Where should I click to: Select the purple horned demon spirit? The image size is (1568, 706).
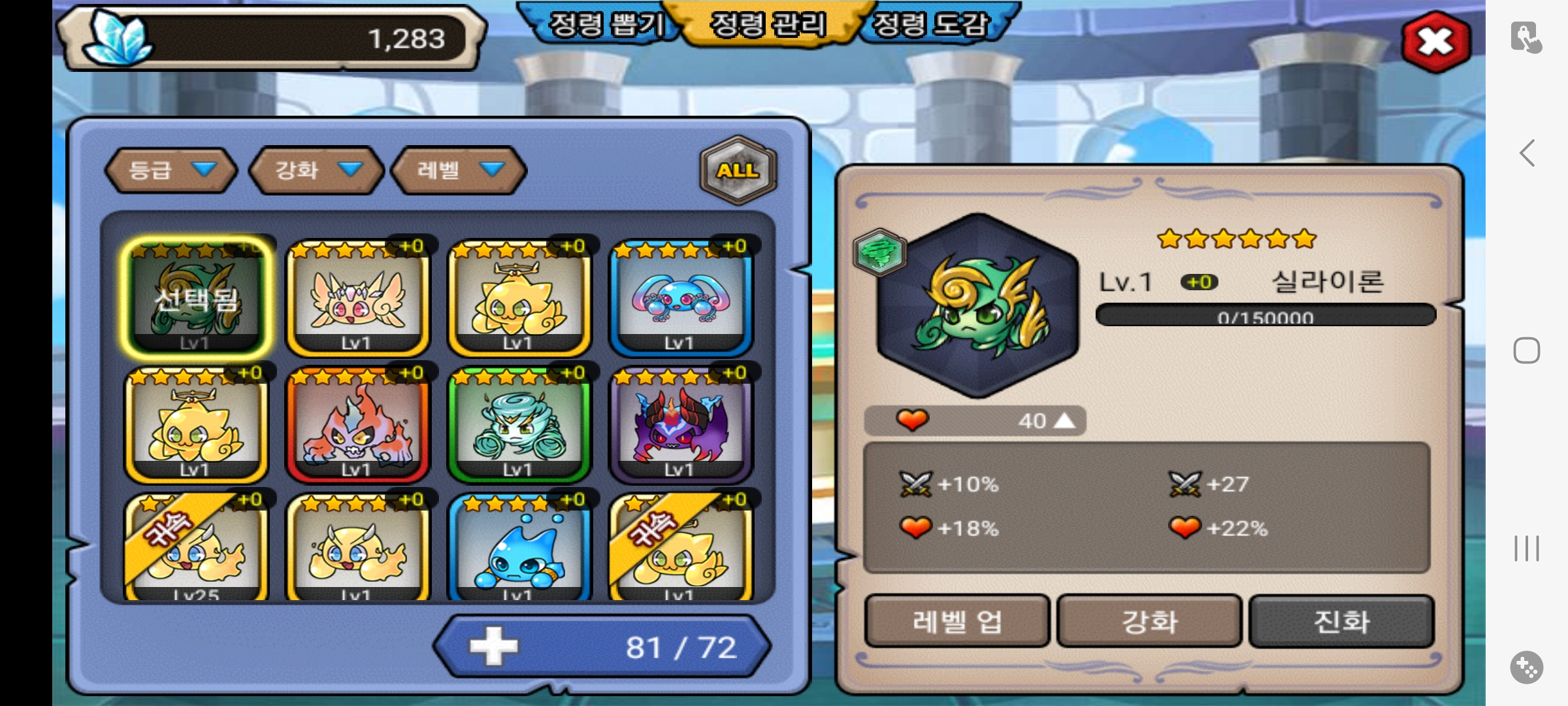(x=681, y=425)
